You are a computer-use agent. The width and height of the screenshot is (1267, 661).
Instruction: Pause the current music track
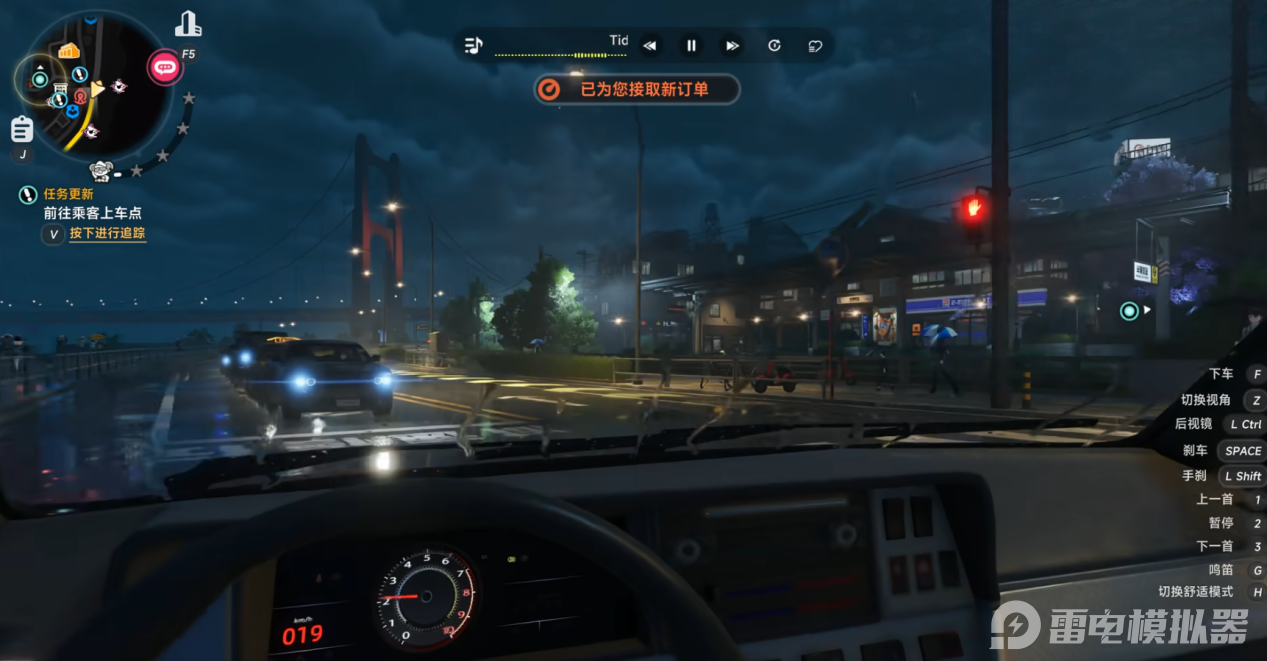691,45
